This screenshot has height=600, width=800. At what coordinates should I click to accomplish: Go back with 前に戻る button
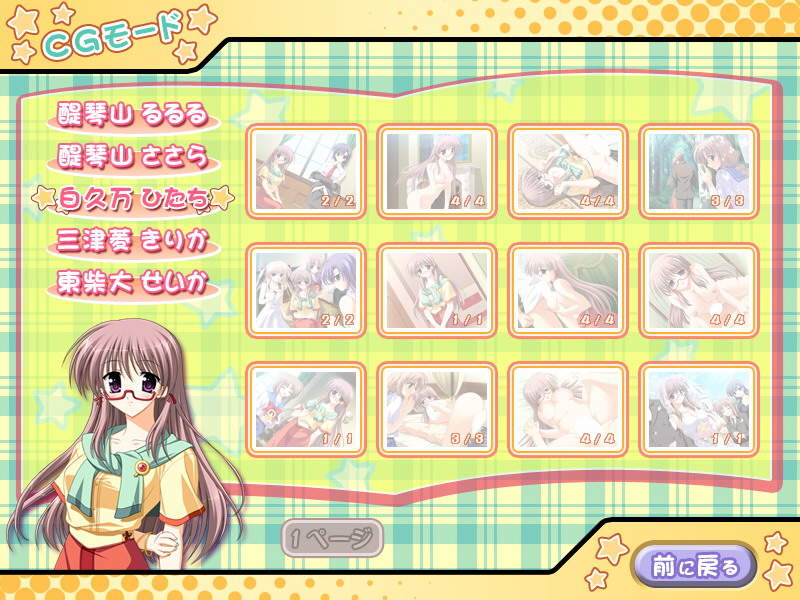(x=699, y=566)
